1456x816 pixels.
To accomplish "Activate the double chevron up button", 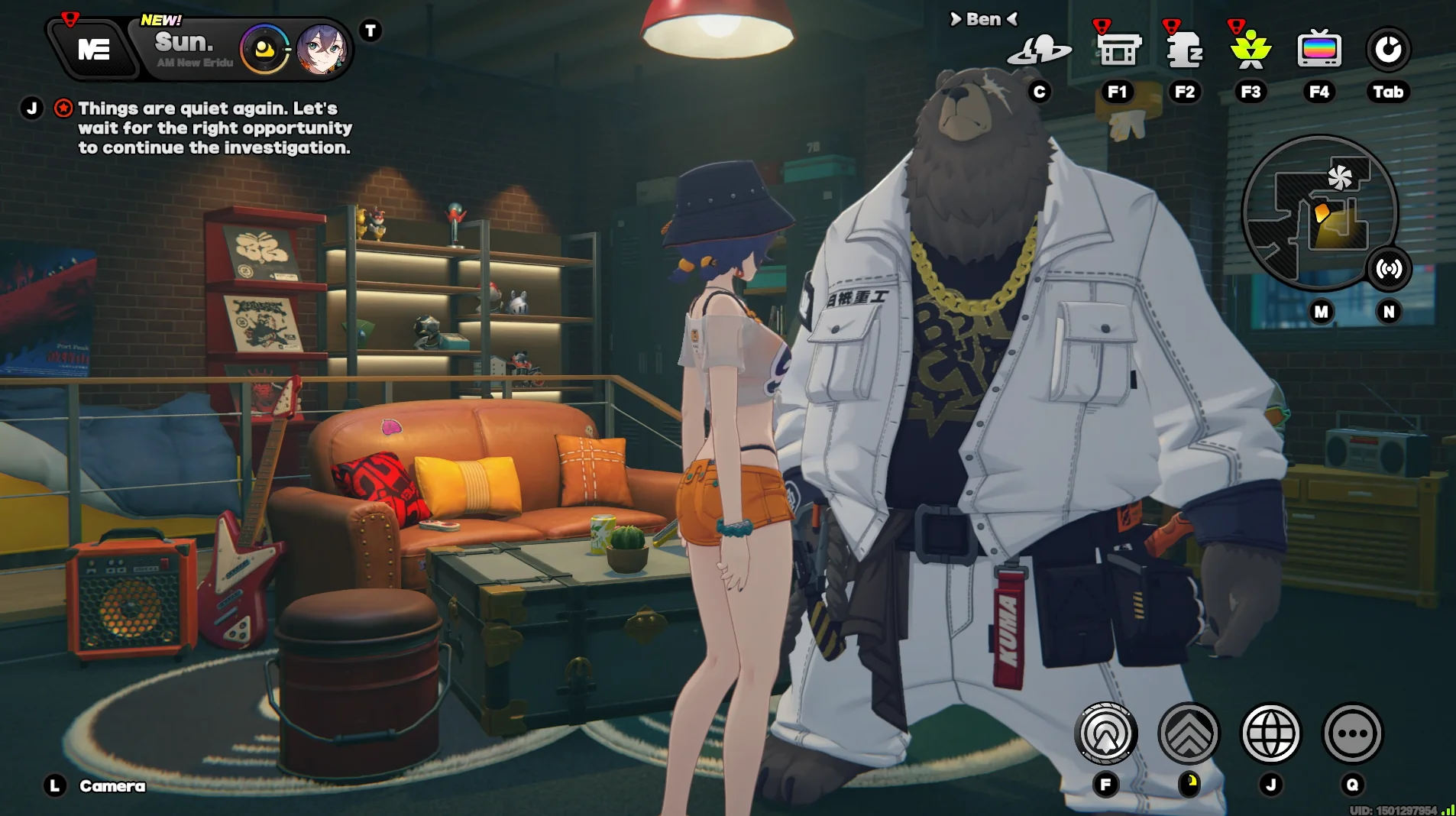I will click(x=1189, y=733).
